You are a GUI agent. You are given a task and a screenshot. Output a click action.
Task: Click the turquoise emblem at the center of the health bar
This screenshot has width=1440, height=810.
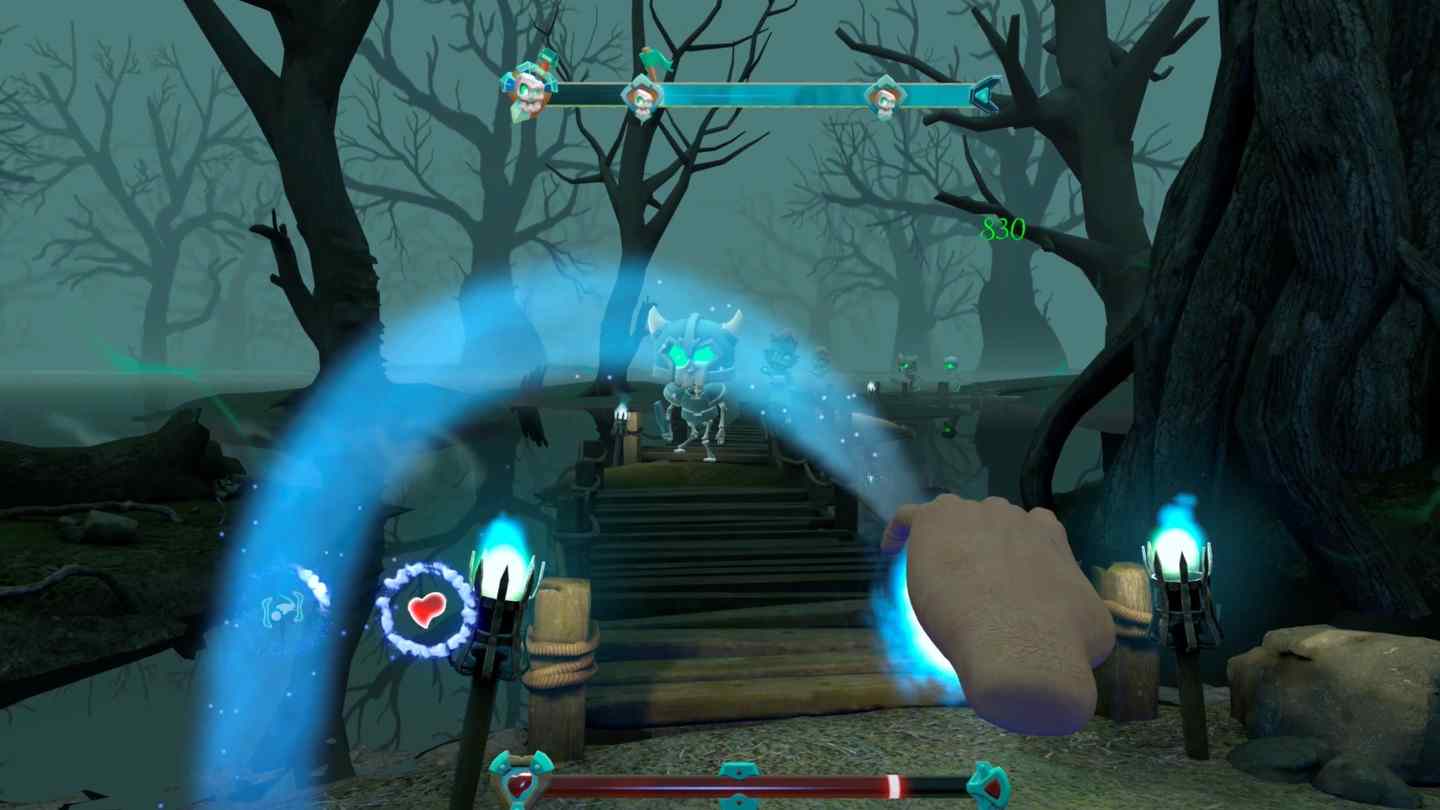click(737, 785)
